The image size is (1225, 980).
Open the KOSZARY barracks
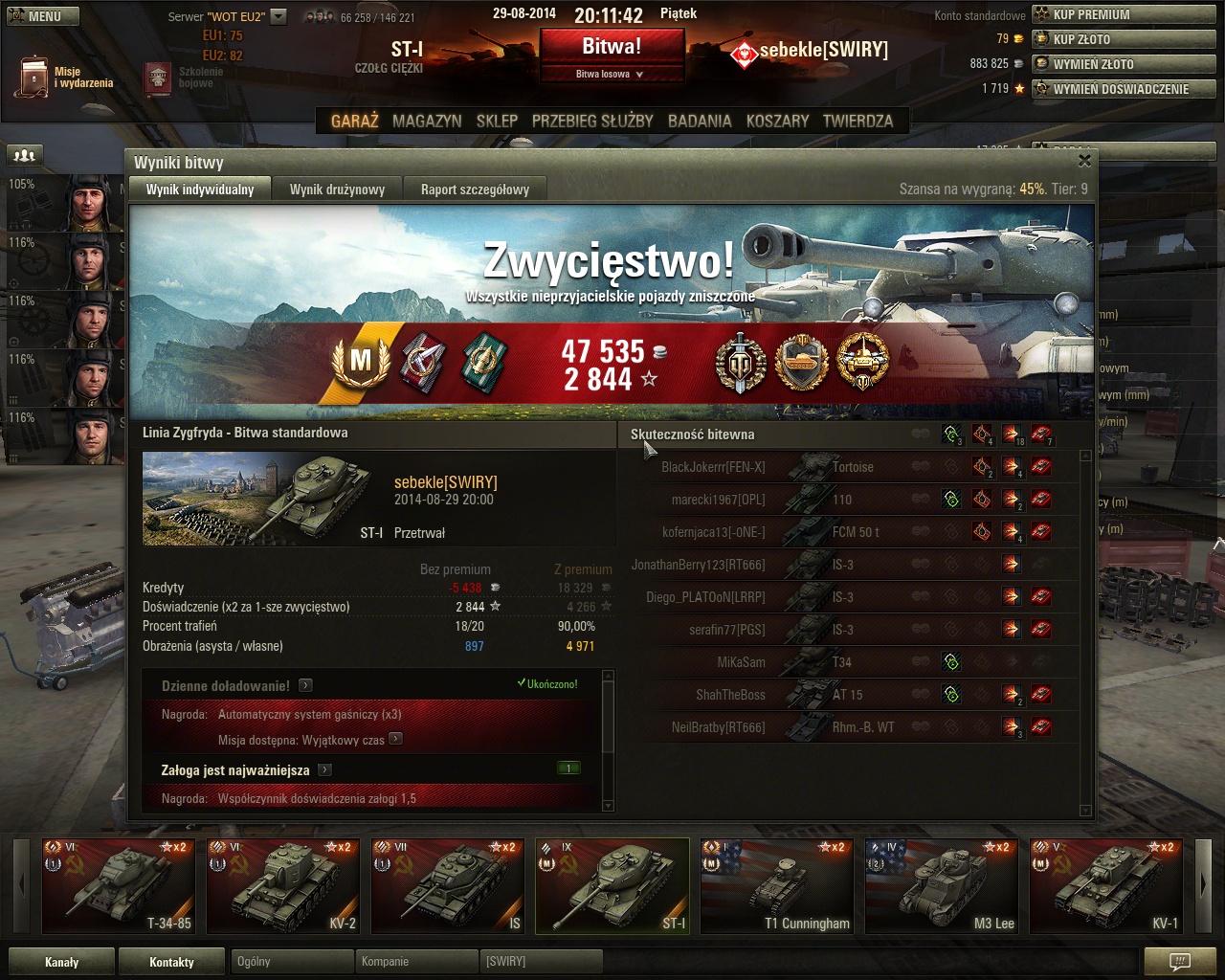[777, 122]
